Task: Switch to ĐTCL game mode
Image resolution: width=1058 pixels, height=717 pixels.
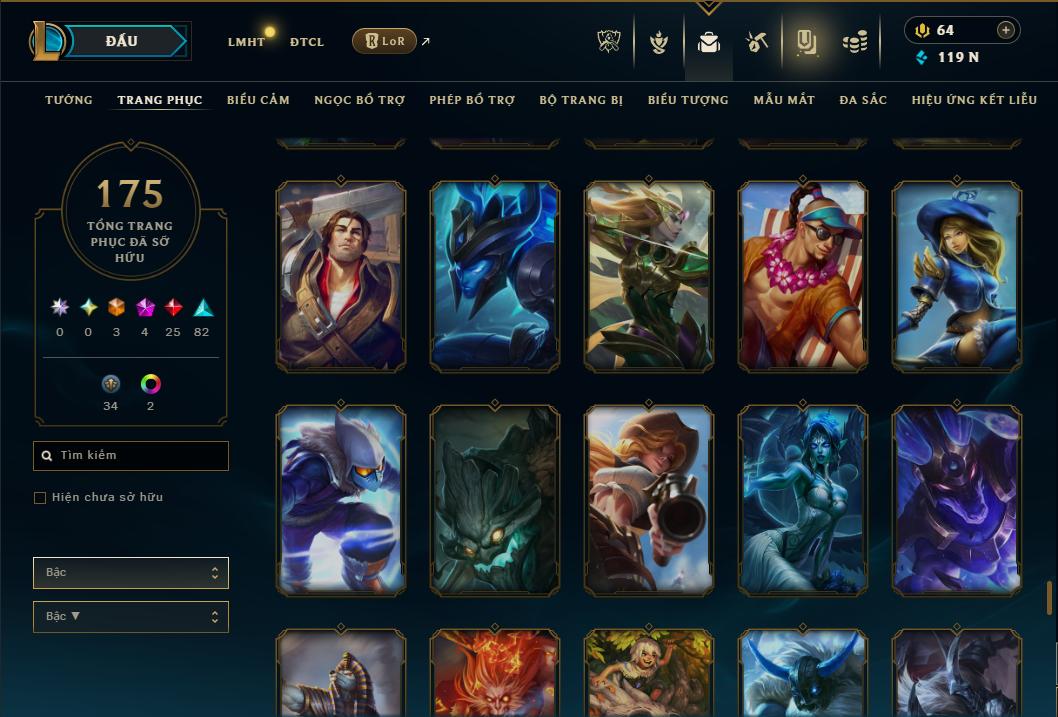Action: click(306, 42)
